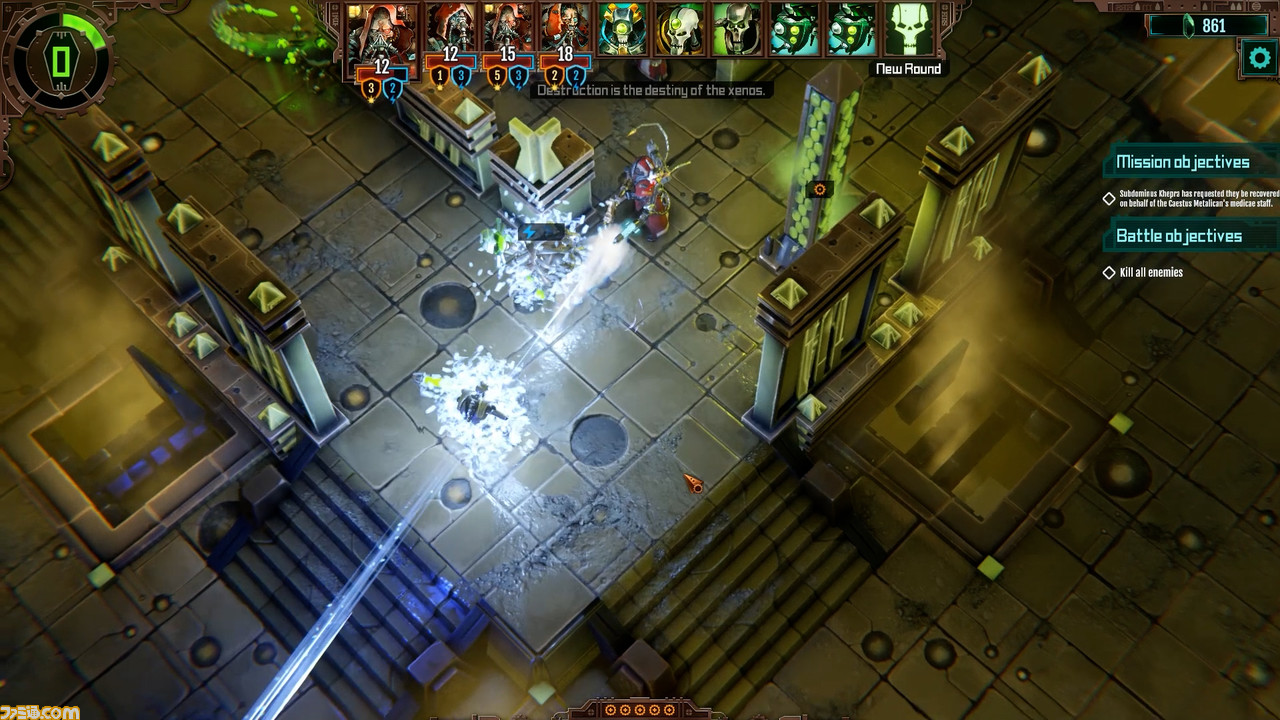Choose the gold-crested Necron portrait in turn order
Image resolution: width=1280 pixels, height=720 pixels.
(623, 28)
